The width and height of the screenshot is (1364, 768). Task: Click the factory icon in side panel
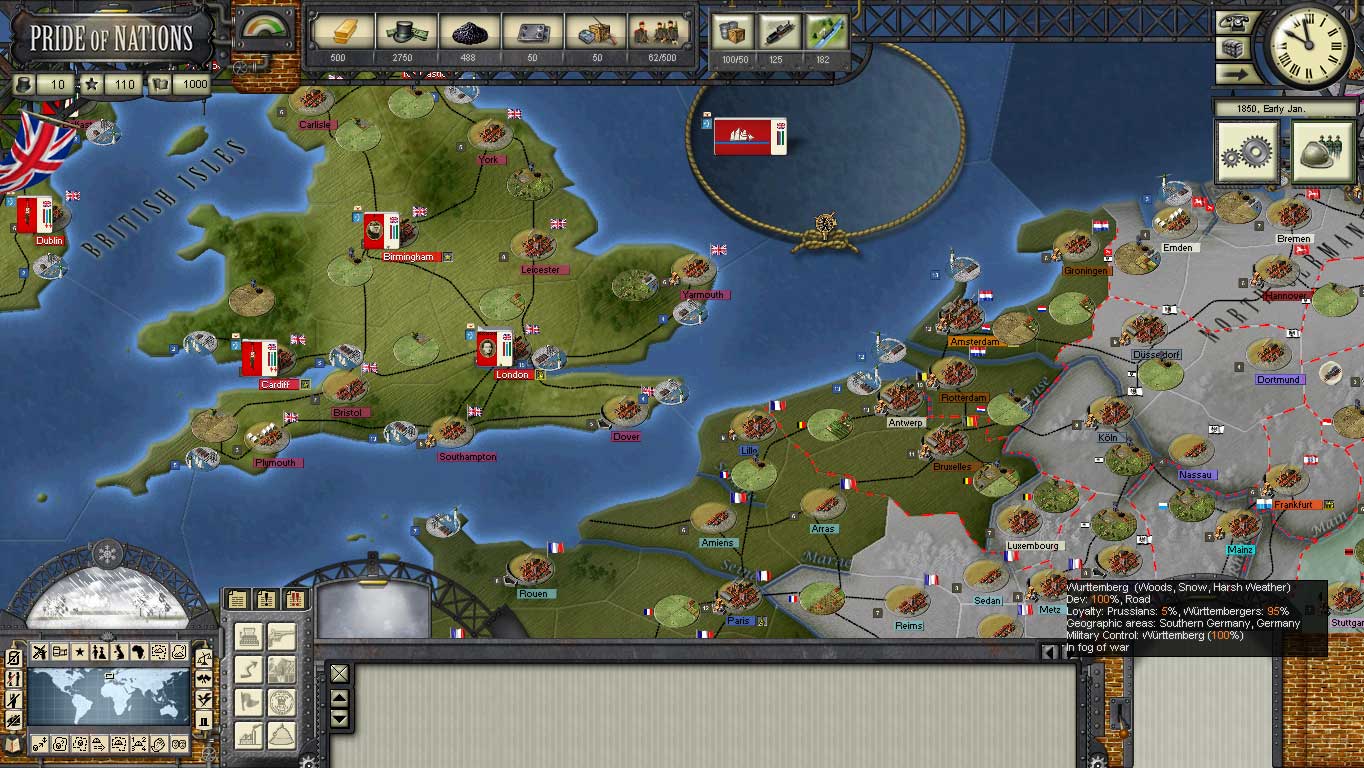click(x=248, y=733)
